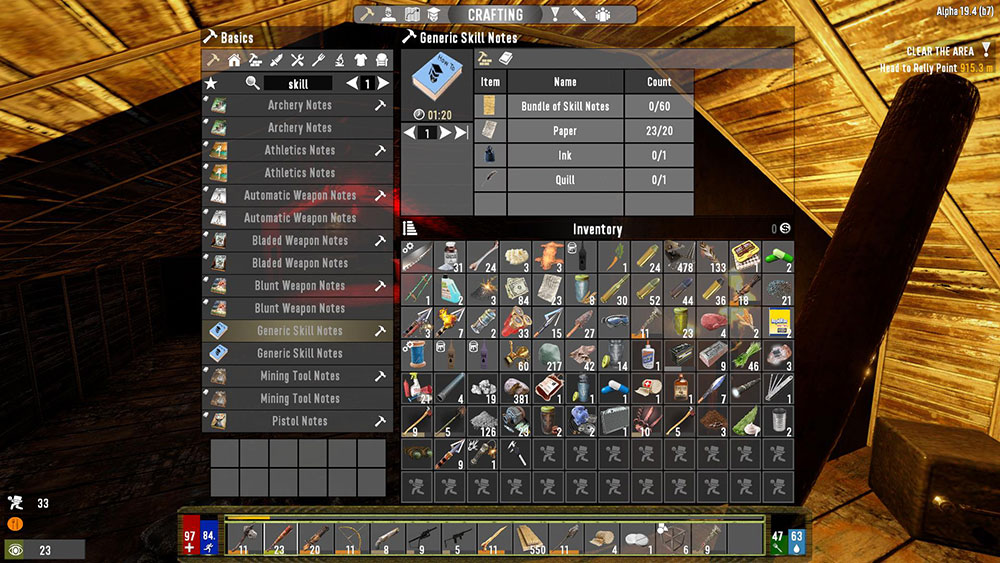
Task: Select the wooden bow hotbar slot
Action: coord(350,538)
